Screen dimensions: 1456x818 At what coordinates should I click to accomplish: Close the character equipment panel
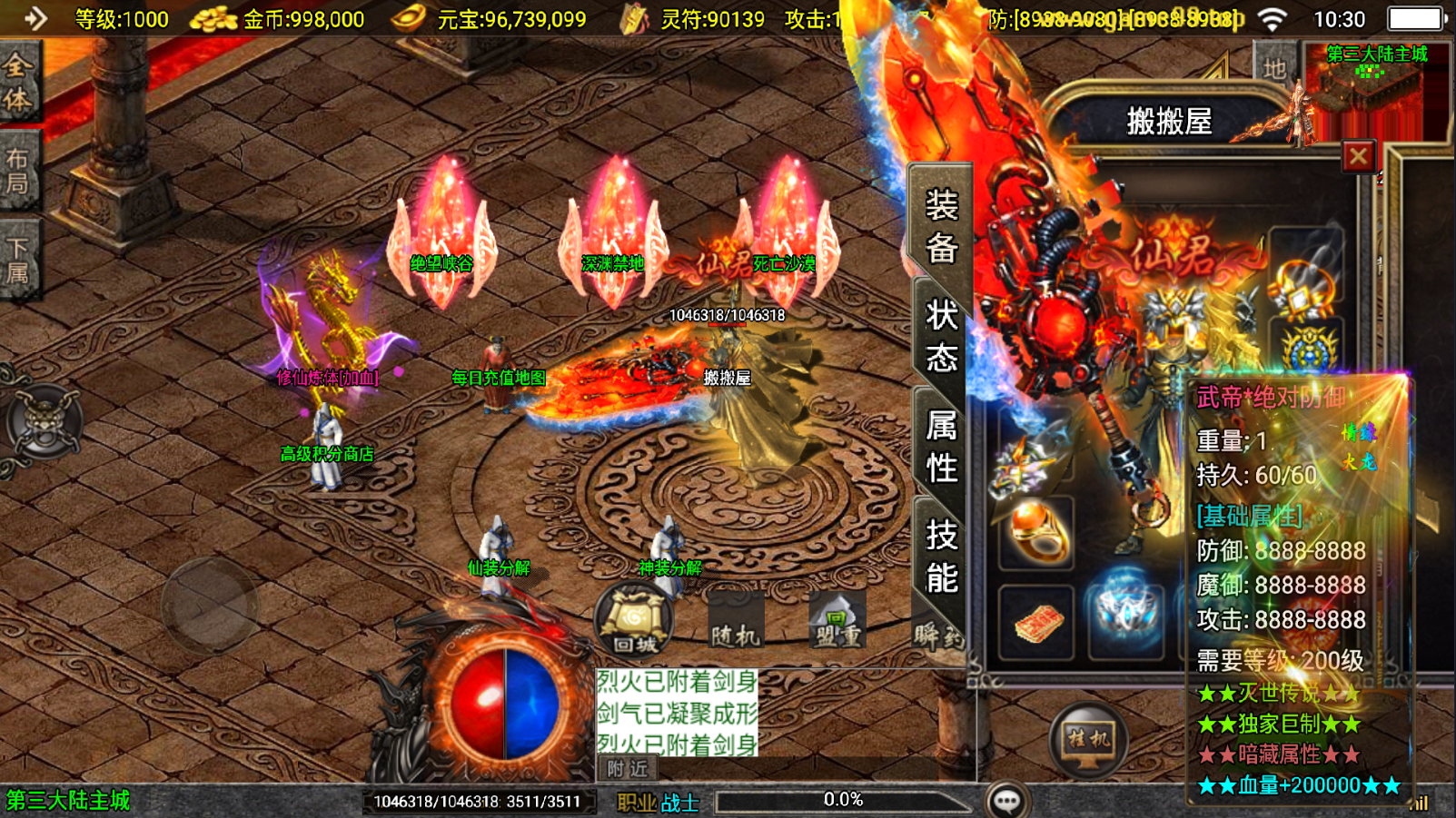pyautogui.click(x=1358, y=157)
